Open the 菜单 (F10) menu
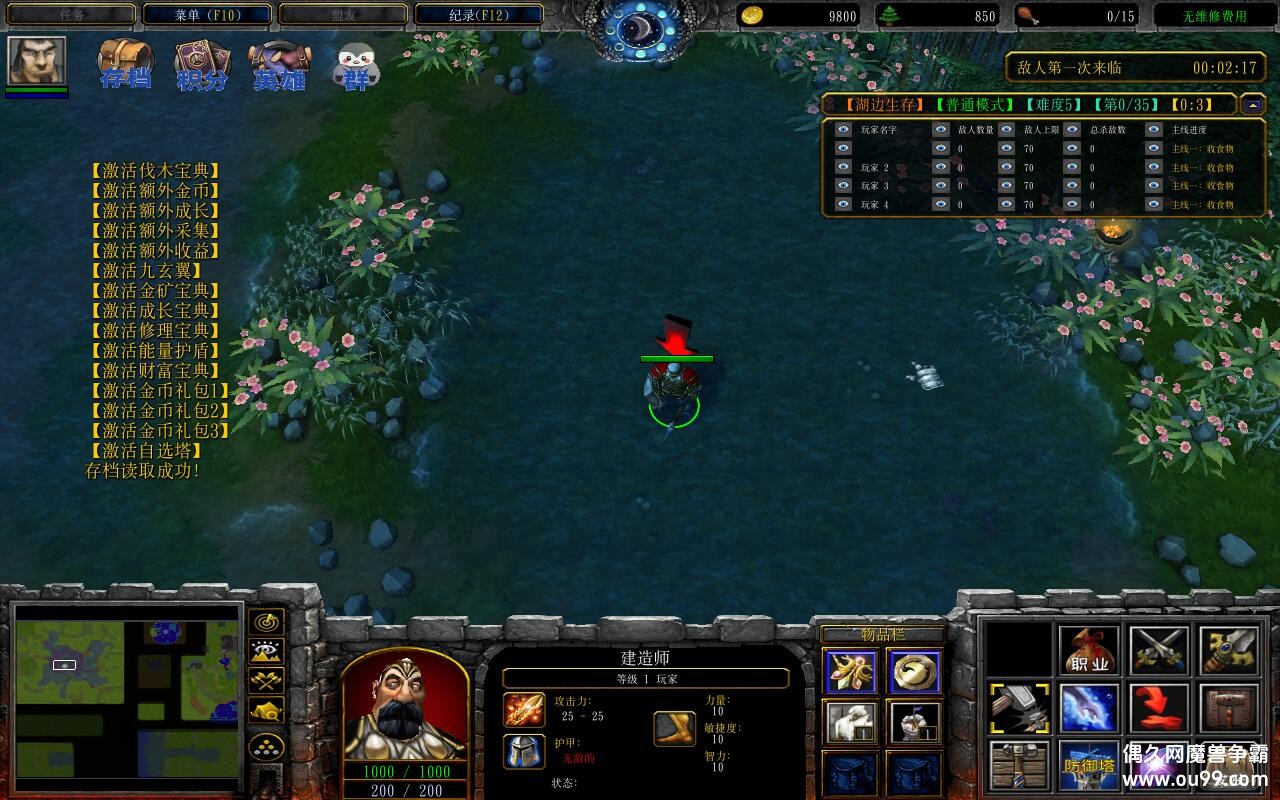The width and height of the screenshot is (1280, 800). coord(207,15)
